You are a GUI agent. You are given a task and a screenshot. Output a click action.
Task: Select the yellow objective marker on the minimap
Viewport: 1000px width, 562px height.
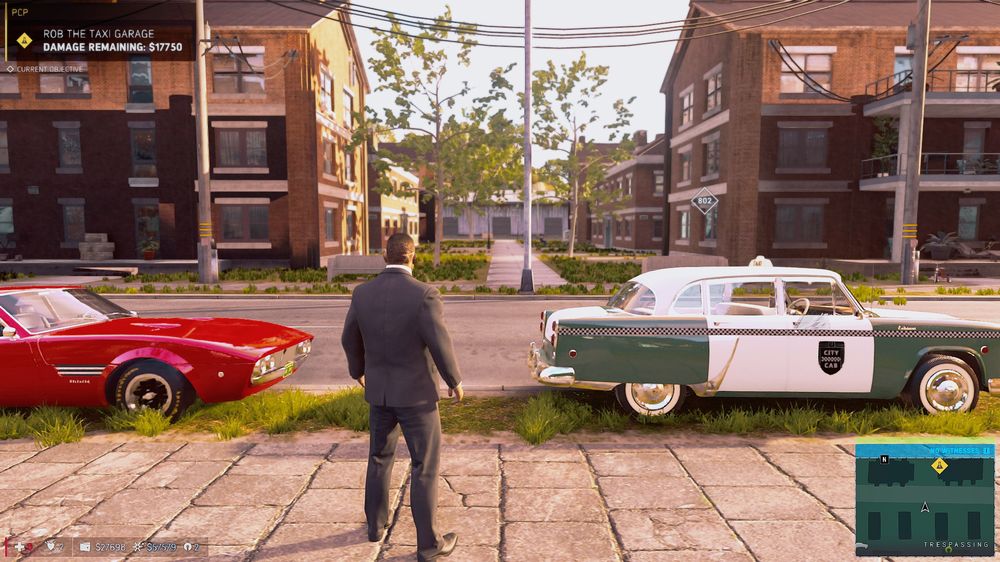click(939, 465)
